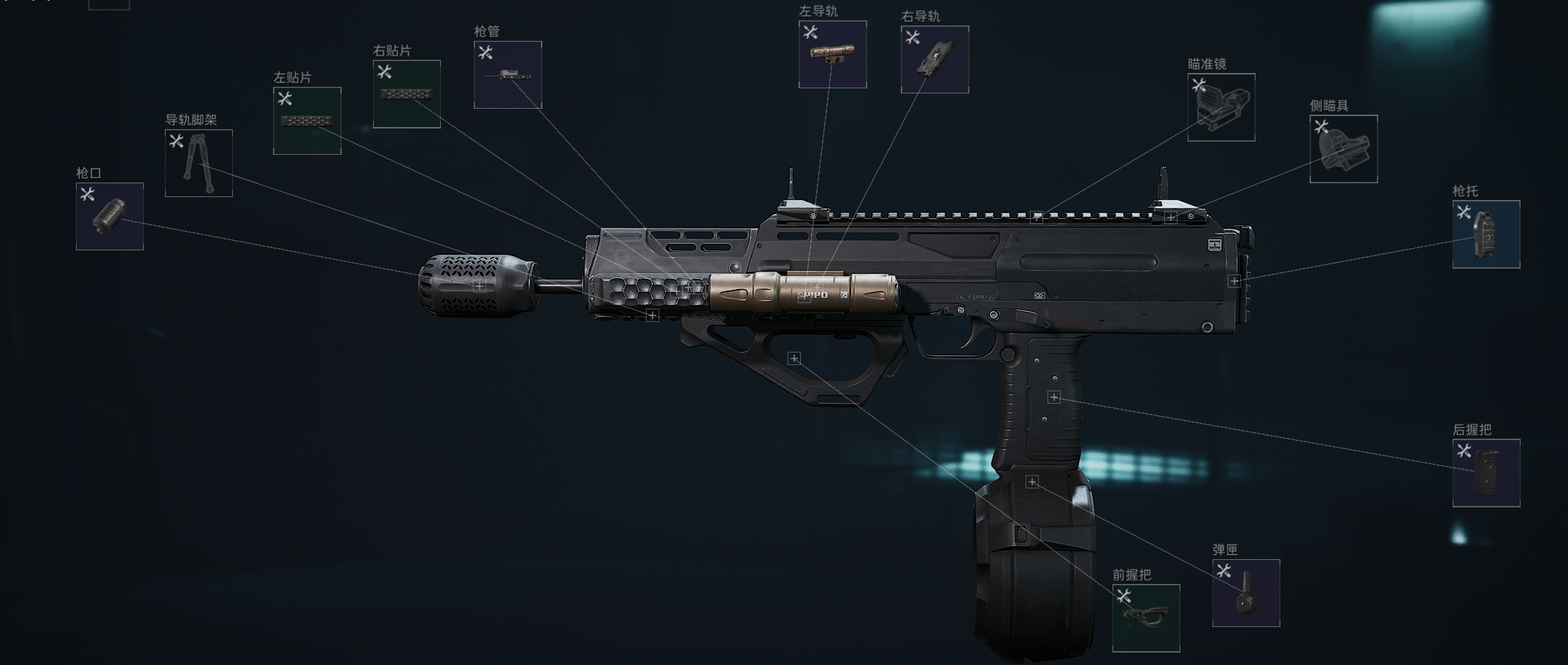Viewport: 1568px width, 665px height.
Task: Select the 右导轨 right rail slot
Action: [x=934, y=59]
